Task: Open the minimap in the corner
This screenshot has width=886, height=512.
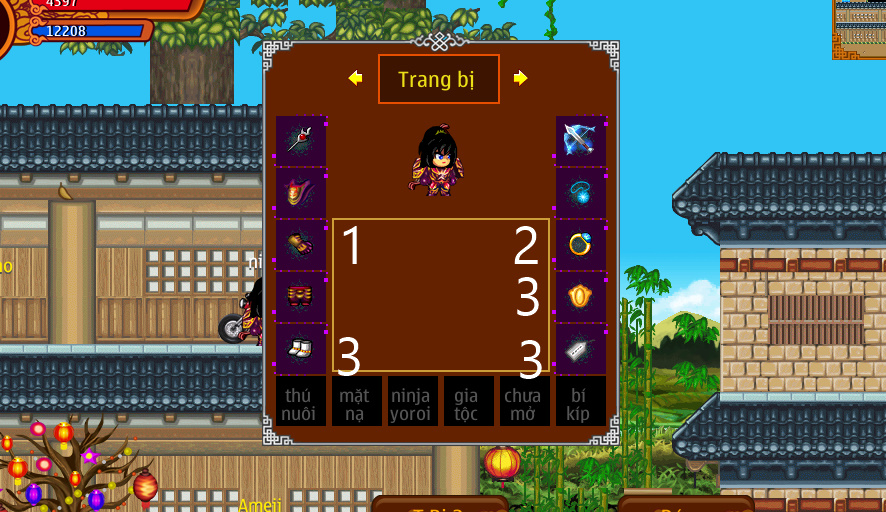Action: [859, 29]
